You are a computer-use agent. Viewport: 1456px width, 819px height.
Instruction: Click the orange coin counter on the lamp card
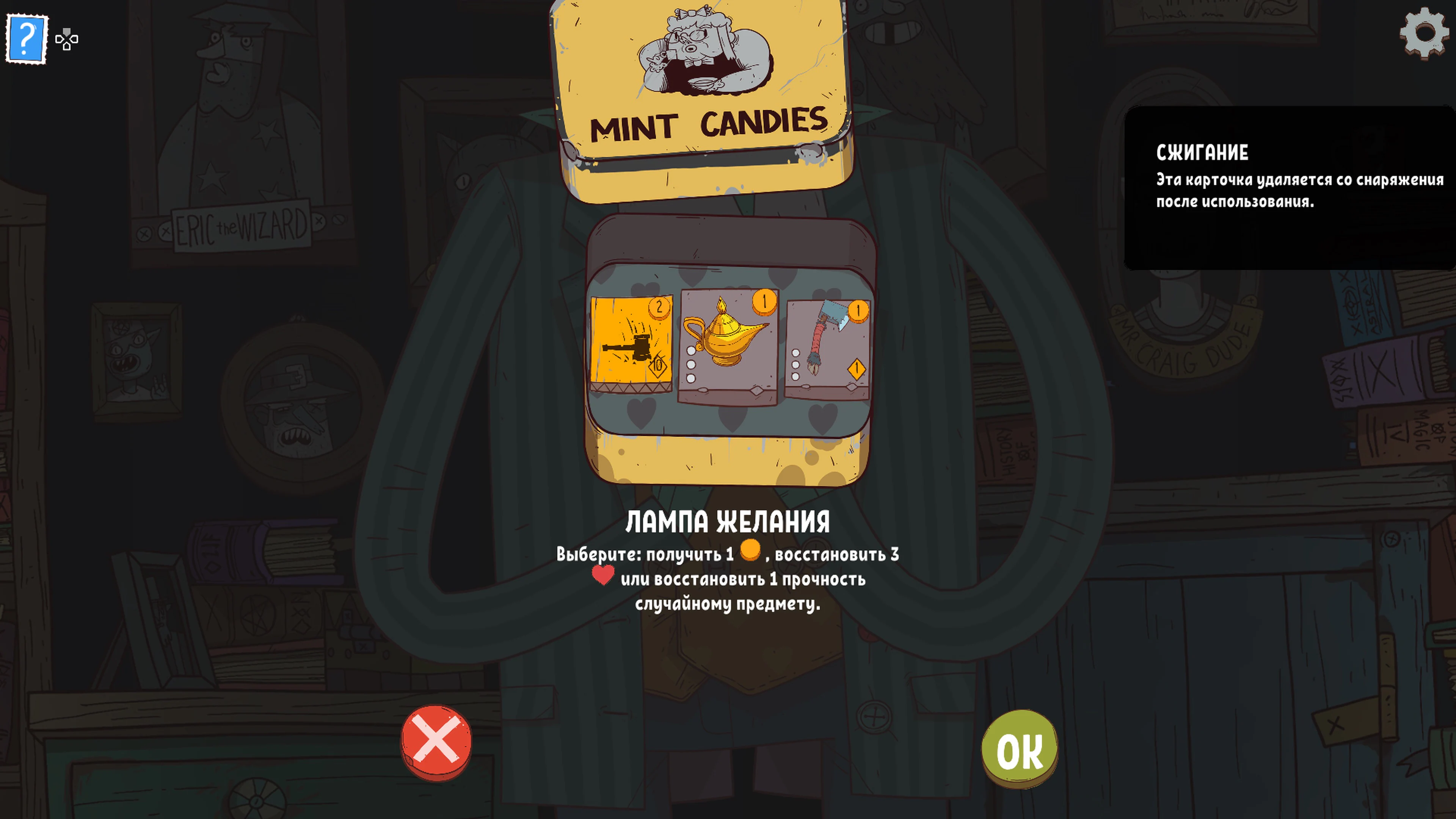[x=764, y=303]
